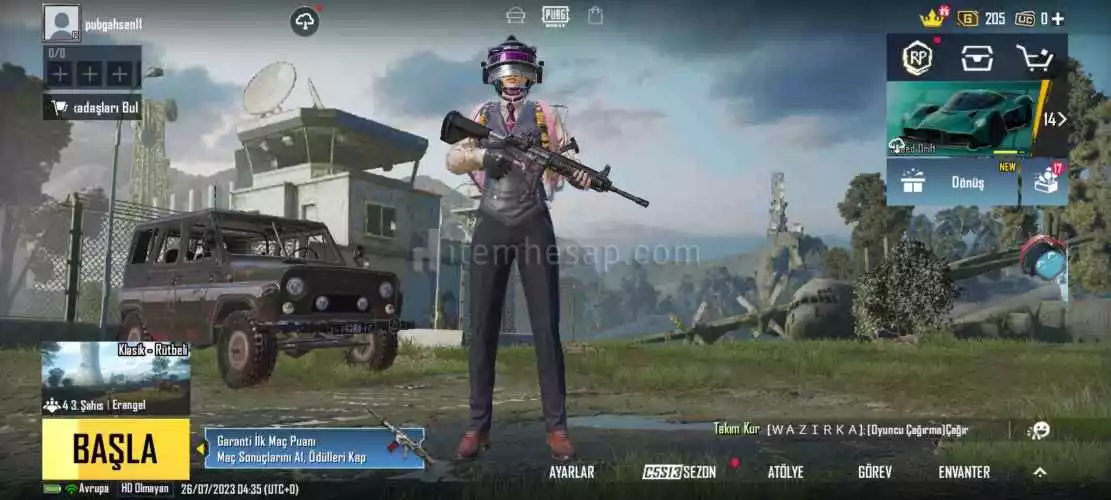This screenshot has height=500, width=1111.
Task: Tap the cloud download icon
Action: [305, 21]
